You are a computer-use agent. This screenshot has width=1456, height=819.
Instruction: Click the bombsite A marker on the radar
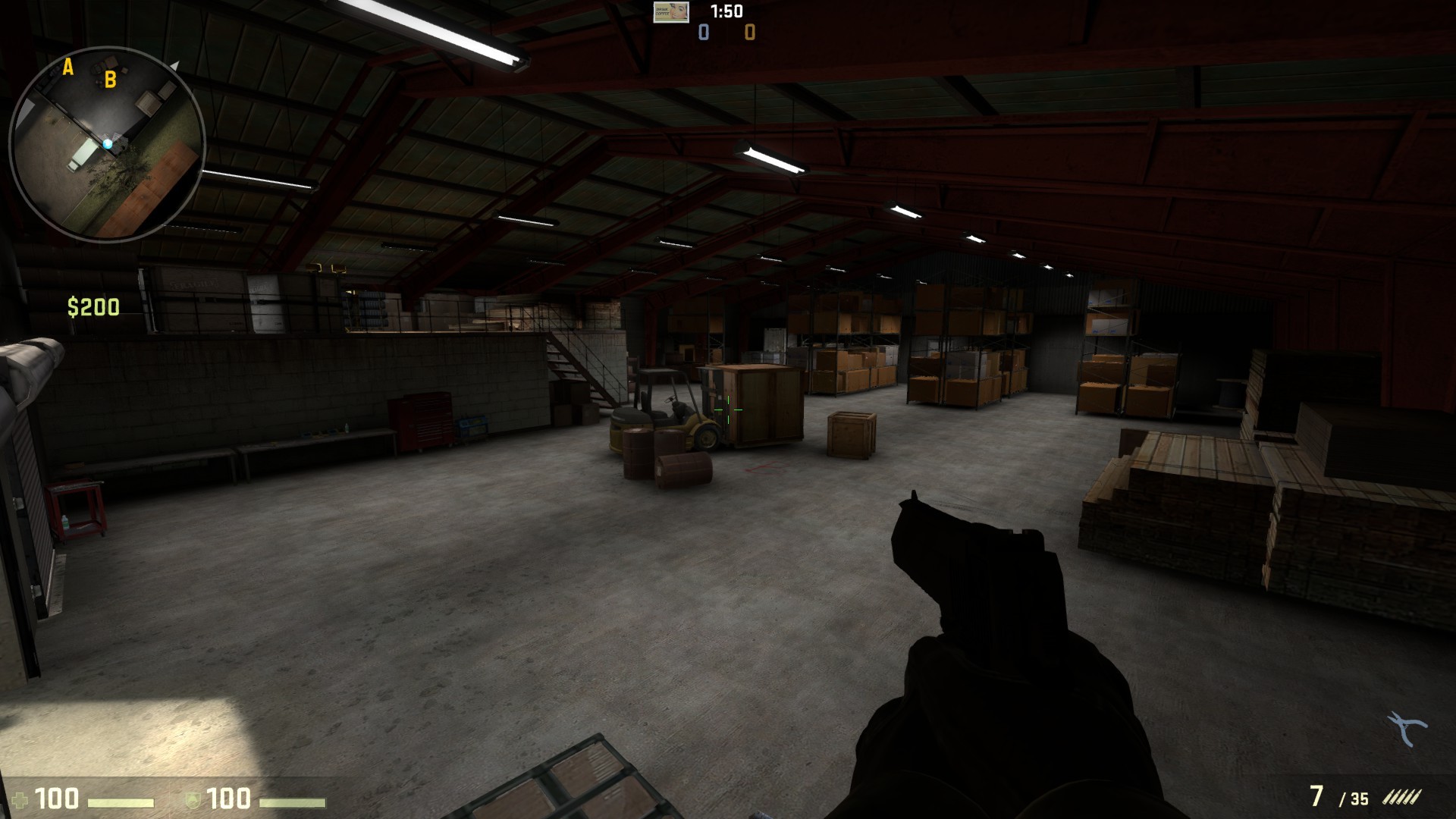click(67, 69)
